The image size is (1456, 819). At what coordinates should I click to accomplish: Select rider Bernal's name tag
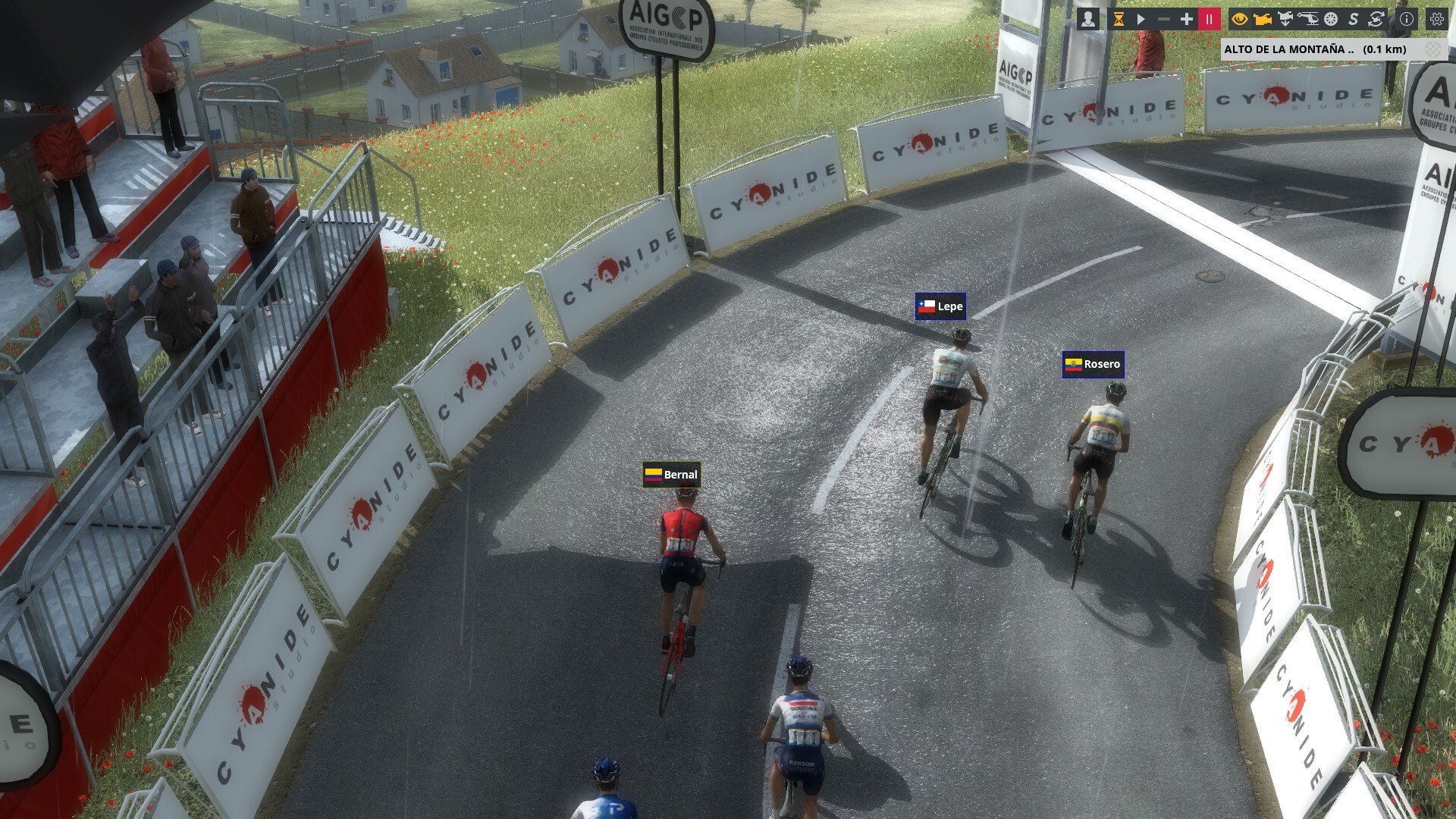click(x=671, y=475)
